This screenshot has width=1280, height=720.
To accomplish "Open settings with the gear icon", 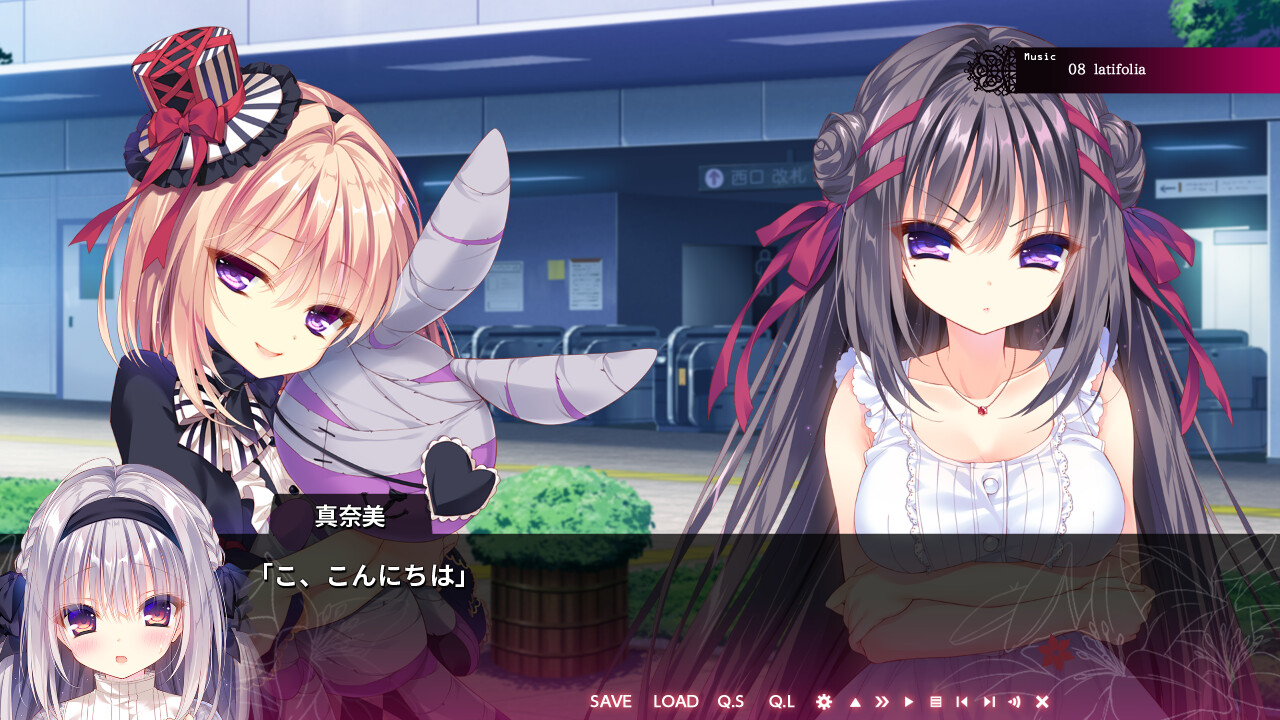I will coord(824,701).
